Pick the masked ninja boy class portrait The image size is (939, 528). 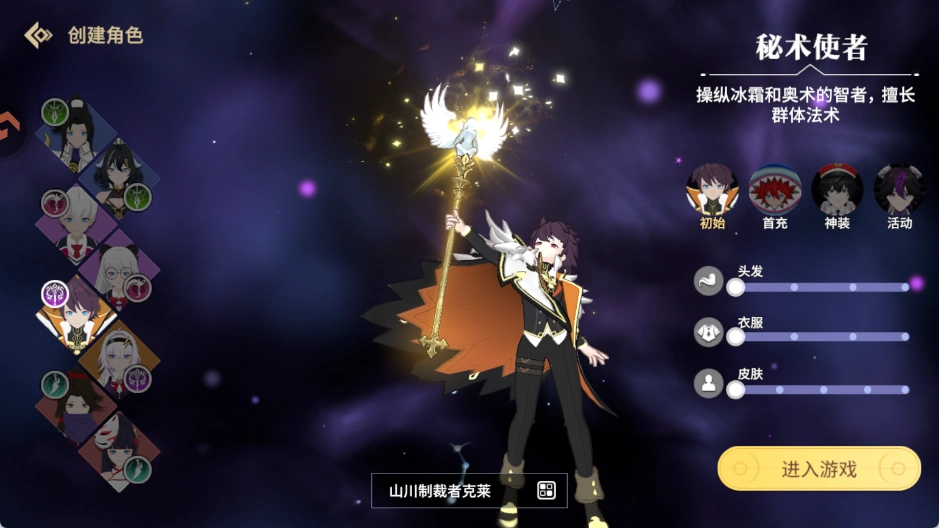pyautogui.click(x=72, y=404)
